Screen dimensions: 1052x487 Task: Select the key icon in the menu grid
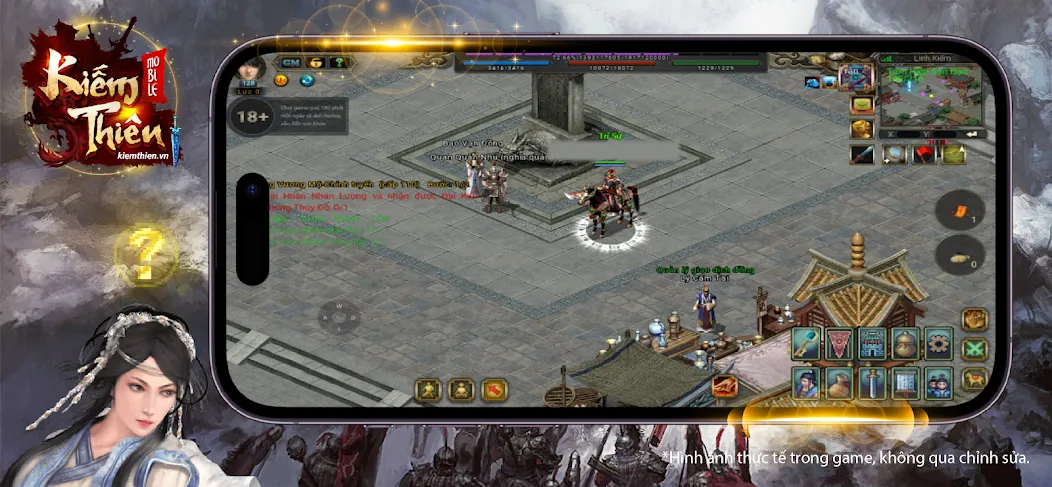tap(806, 344)
